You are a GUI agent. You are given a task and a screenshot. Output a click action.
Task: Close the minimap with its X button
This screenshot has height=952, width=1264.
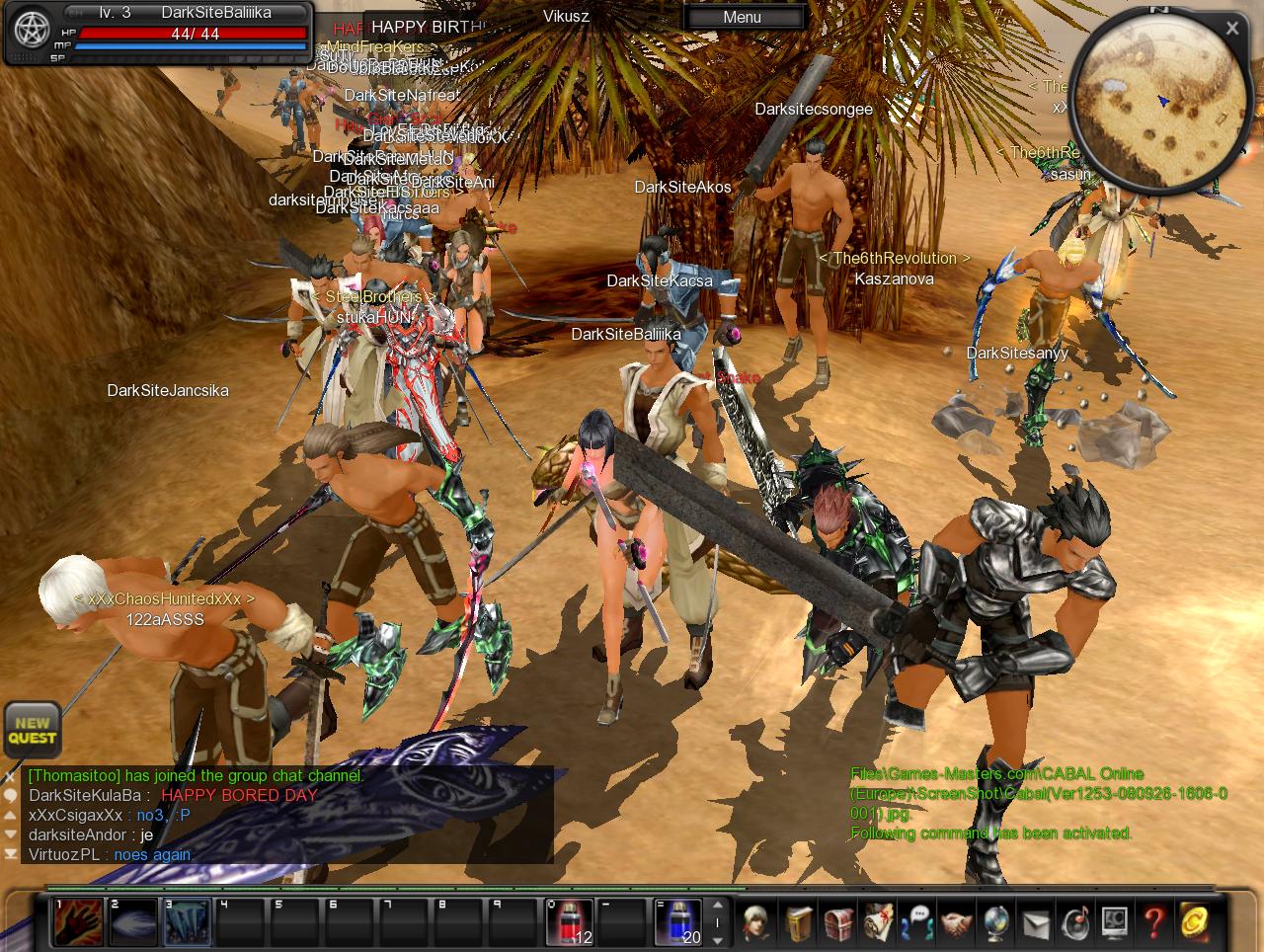(1231, 29)
